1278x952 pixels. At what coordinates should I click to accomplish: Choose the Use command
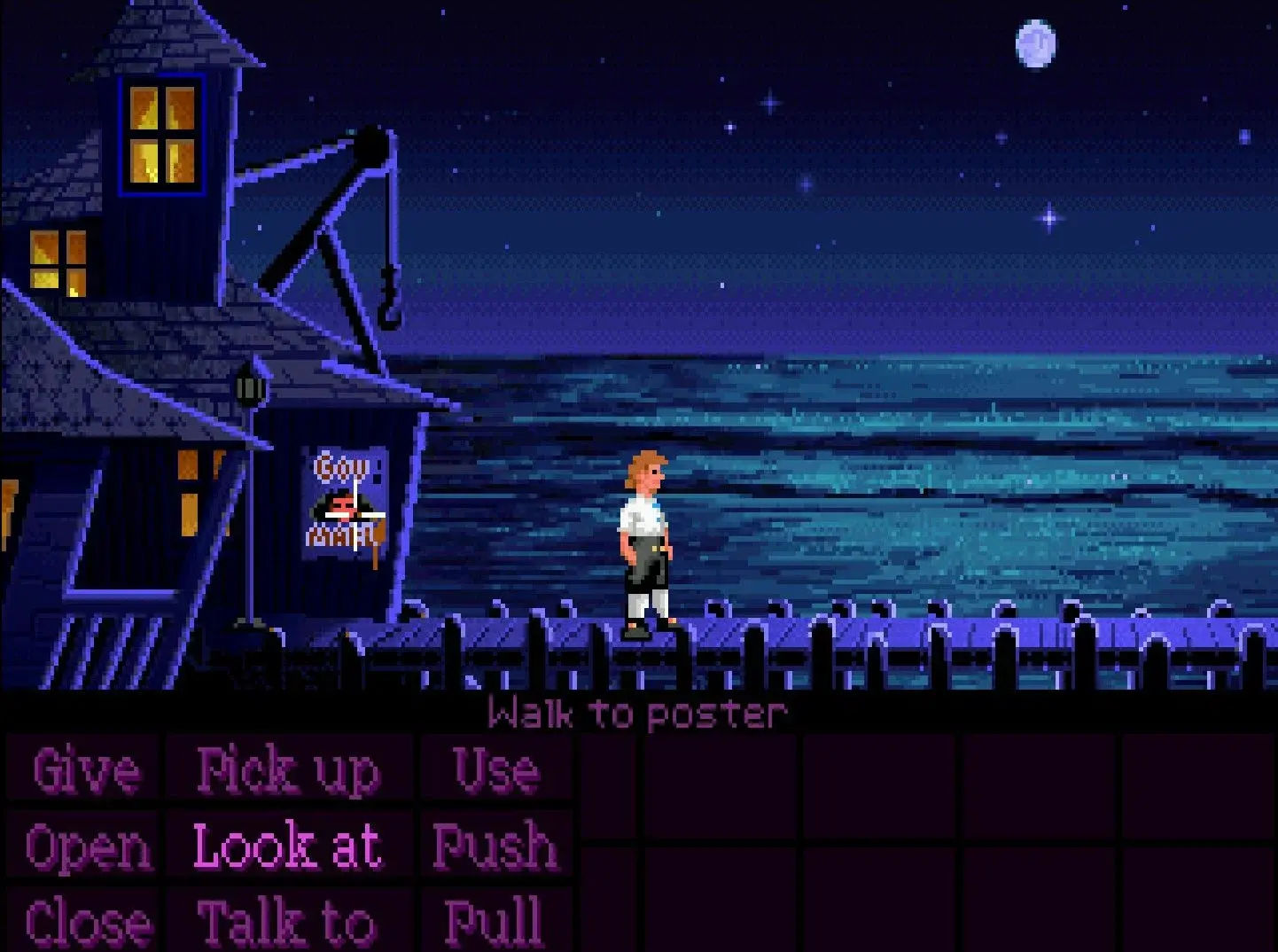click(x=496, y=770)
